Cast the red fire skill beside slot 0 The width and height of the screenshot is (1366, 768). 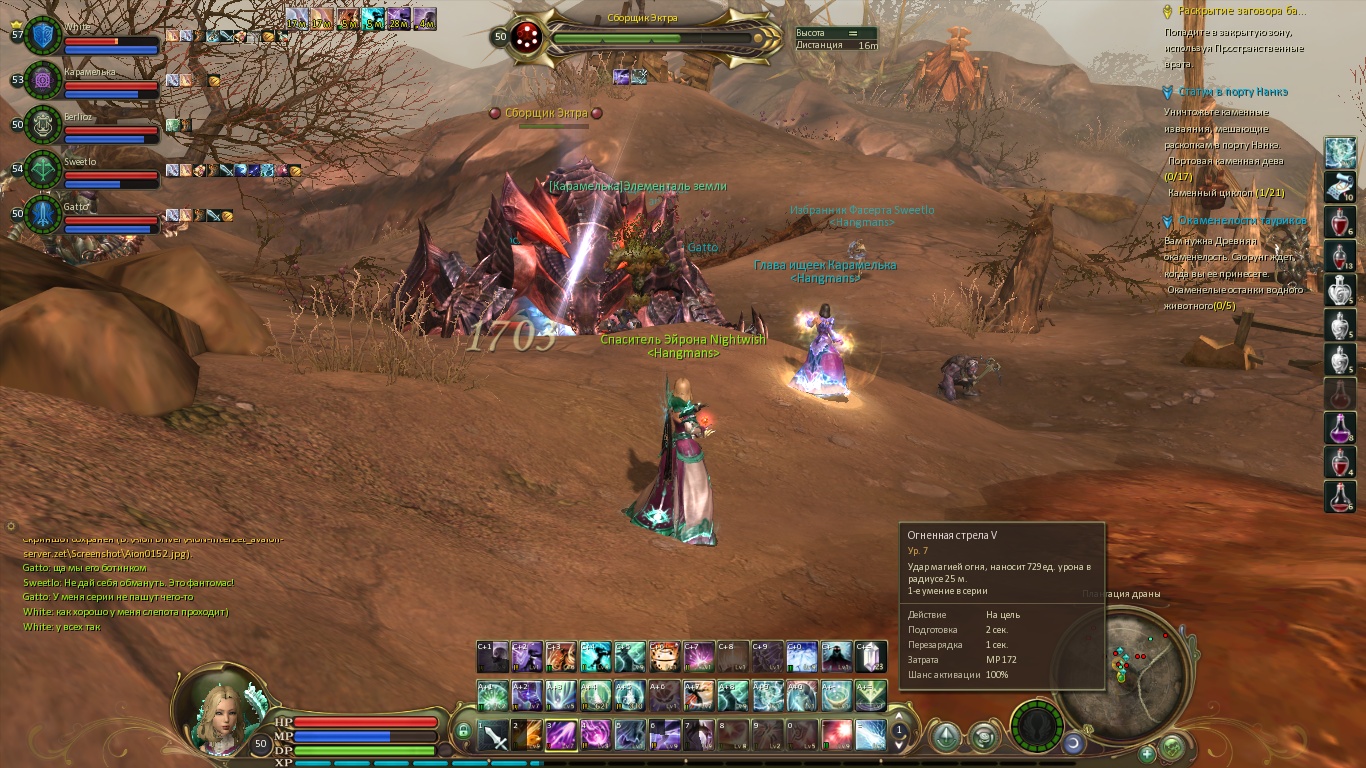click(x=836, y=735)
